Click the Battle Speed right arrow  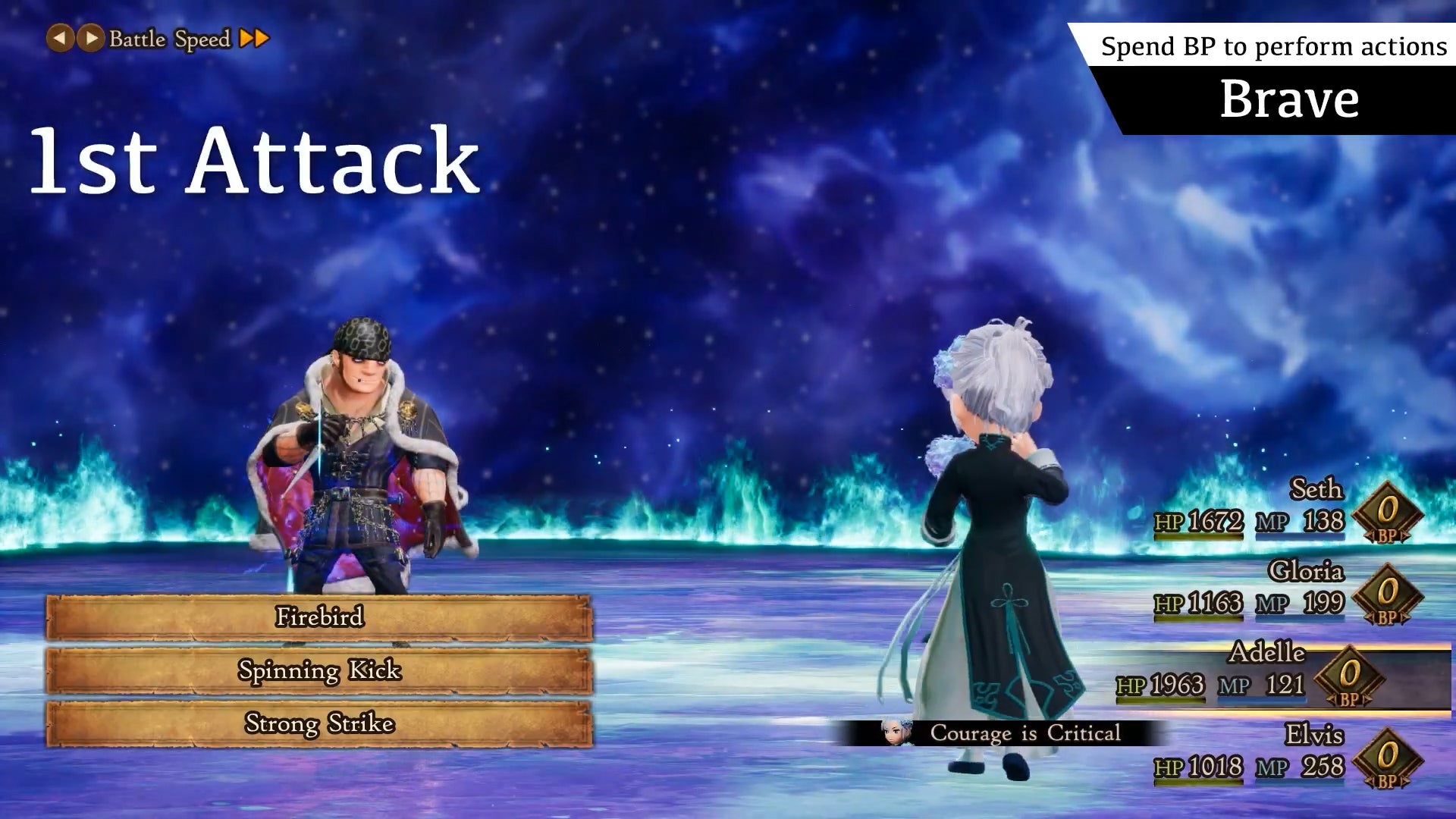tap(89, 38)
